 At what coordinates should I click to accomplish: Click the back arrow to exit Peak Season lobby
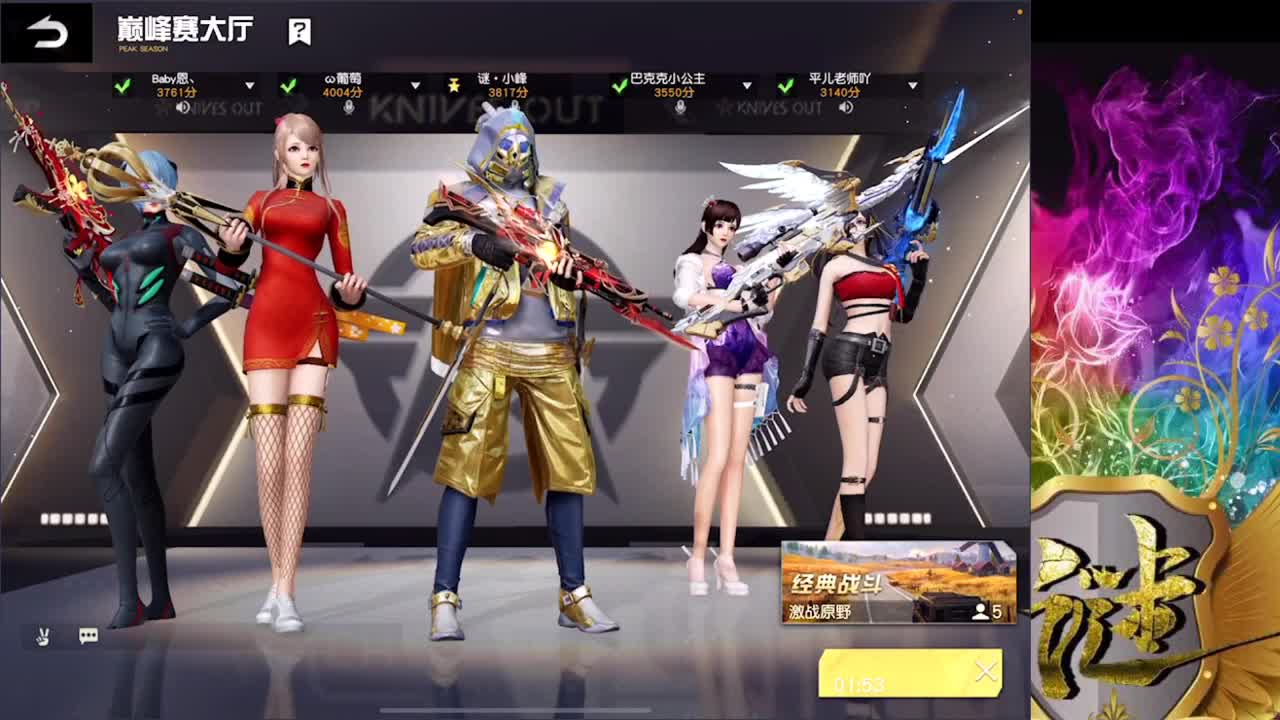45,30
